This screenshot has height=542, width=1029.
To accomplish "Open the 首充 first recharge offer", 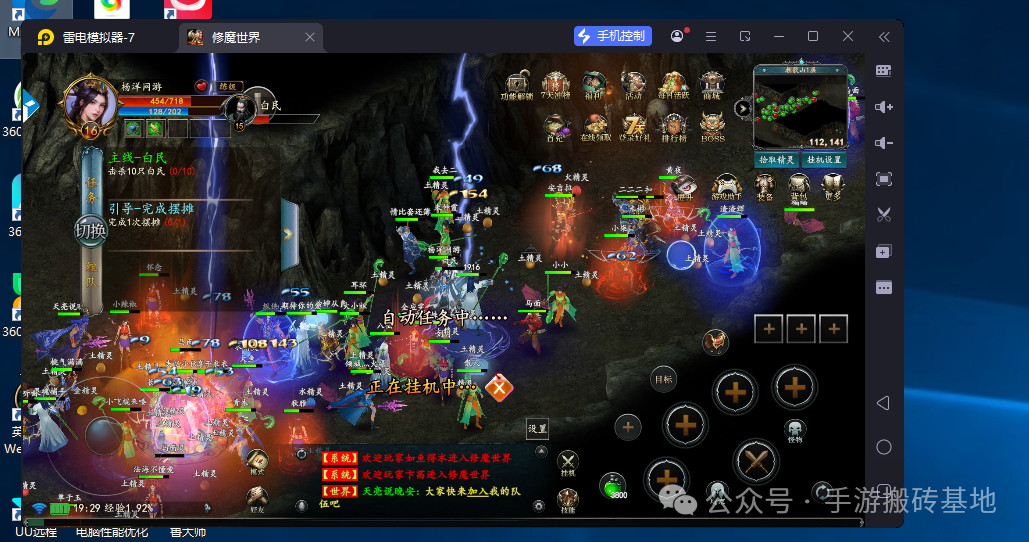I will [x=555, y=127].
